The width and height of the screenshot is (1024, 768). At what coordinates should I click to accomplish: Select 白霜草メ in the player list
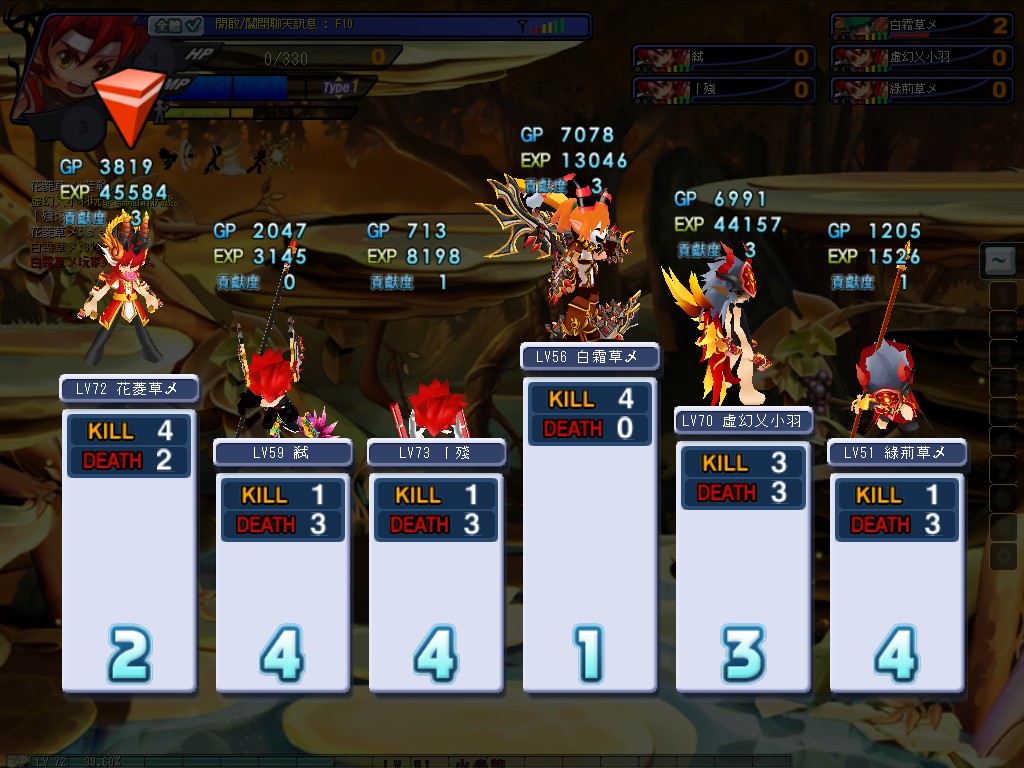(x=921, y=26)
